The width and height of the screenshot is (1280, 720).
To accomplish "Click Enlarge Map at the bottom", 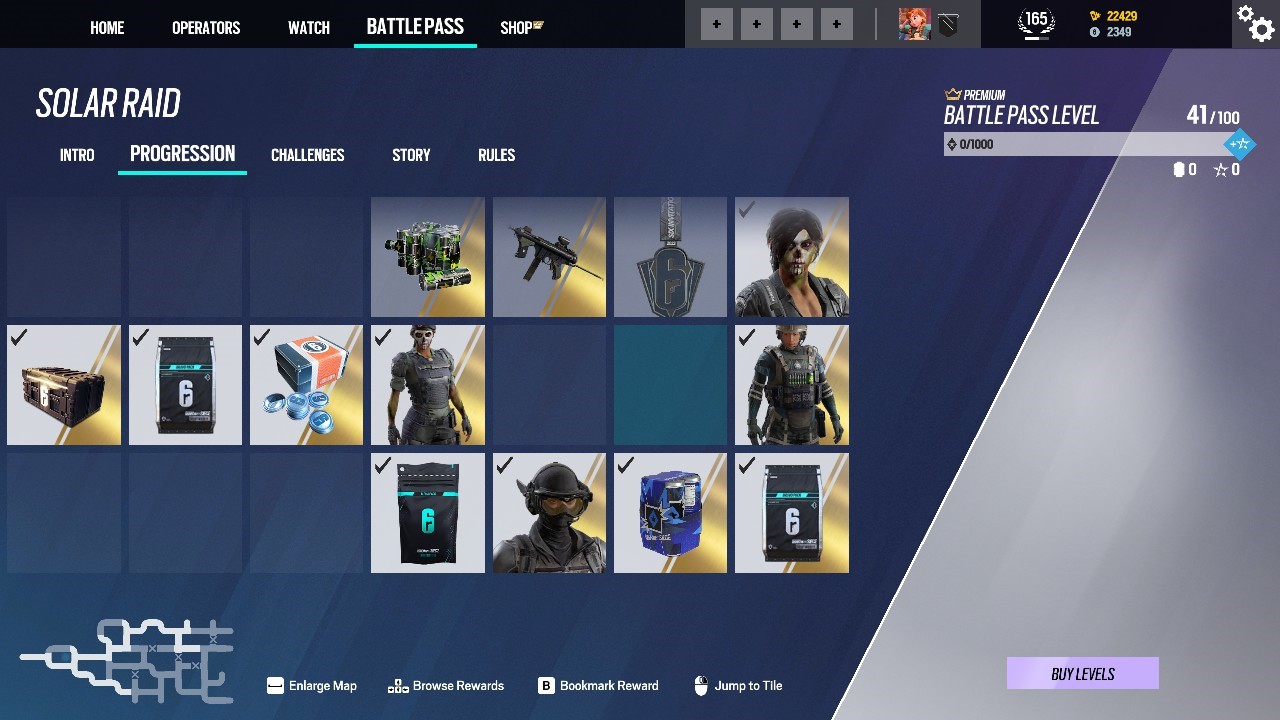I will click(x=311, y=686).
